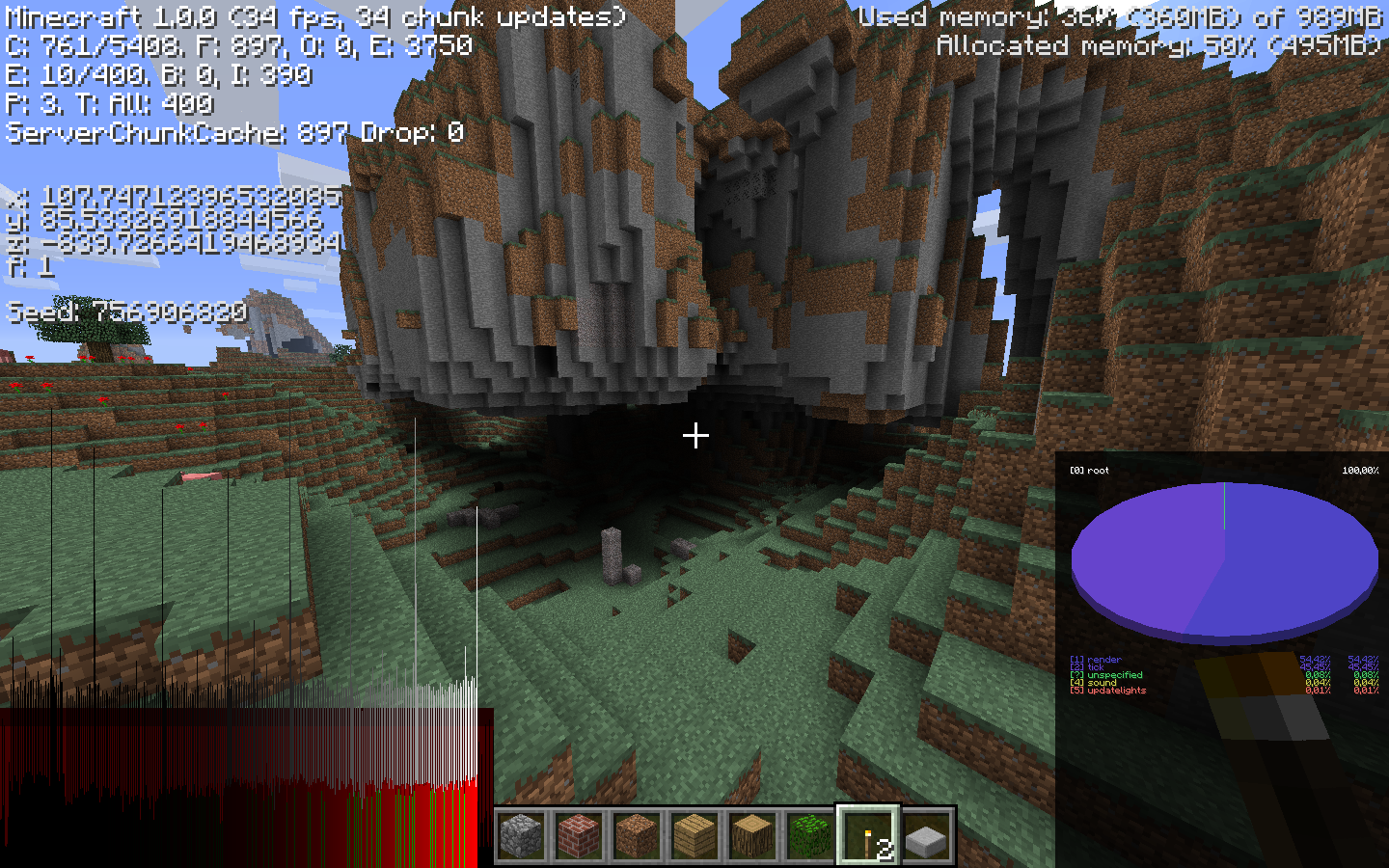Choose the stone slab slot
This screenshot has width=1389, height=868.
pyautogui.click(x=927, y=835)
